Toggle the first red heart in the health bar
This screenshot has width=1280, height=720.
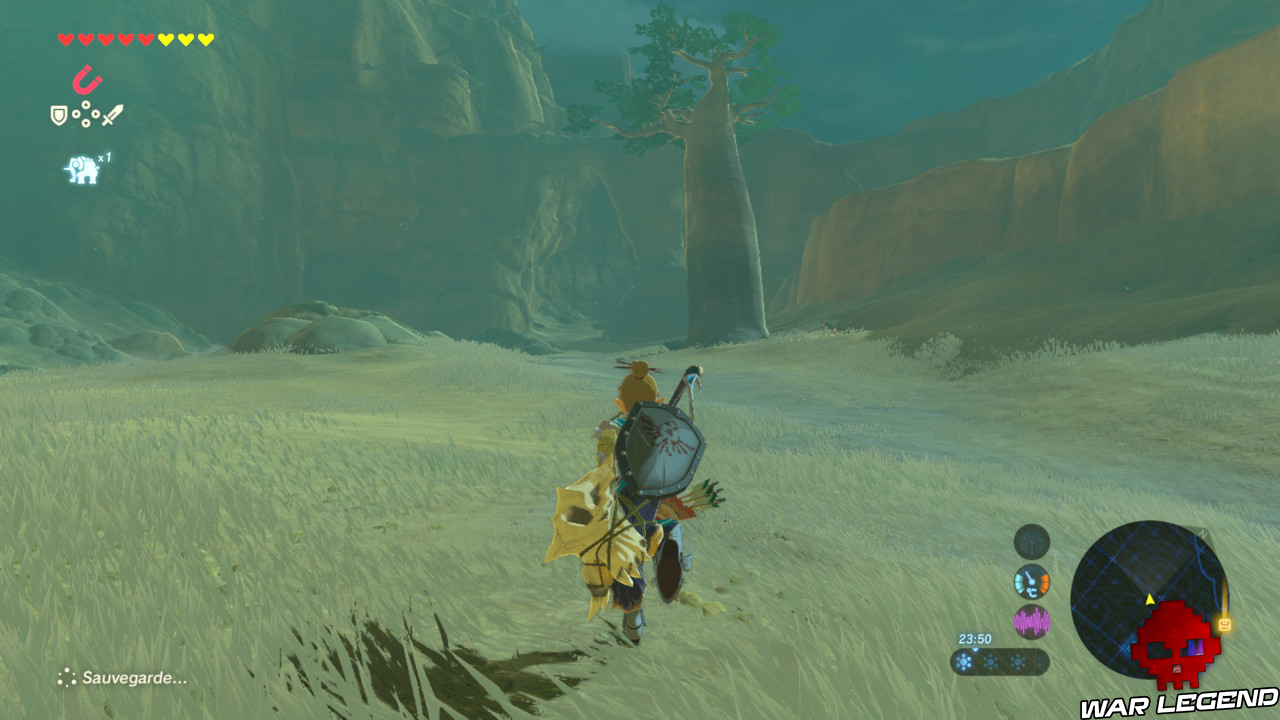(x=66, y=39)
